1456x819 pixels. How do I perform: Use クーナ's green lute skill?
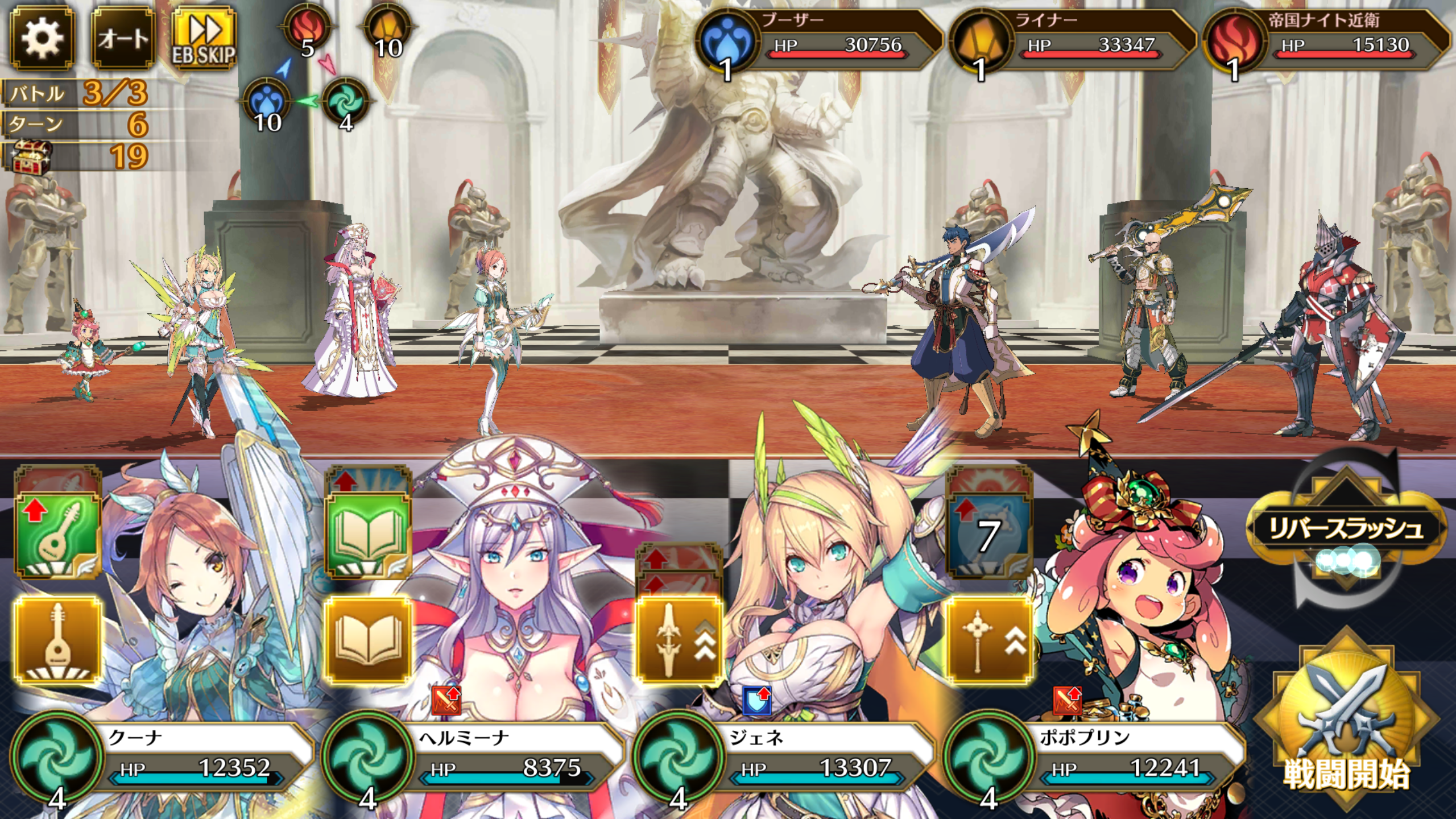57,535
